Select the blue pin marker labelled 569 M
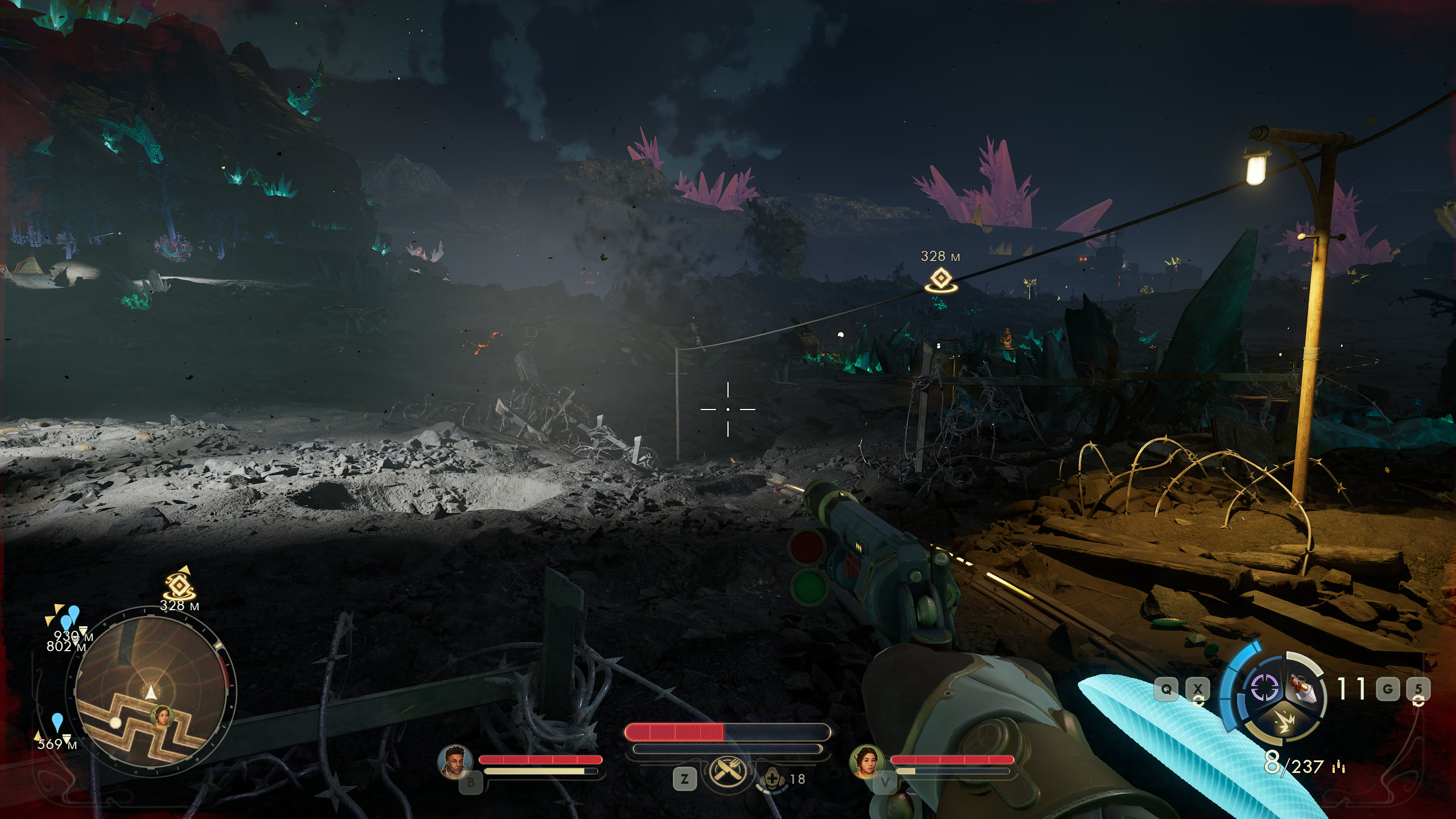 tap(57, 722)
